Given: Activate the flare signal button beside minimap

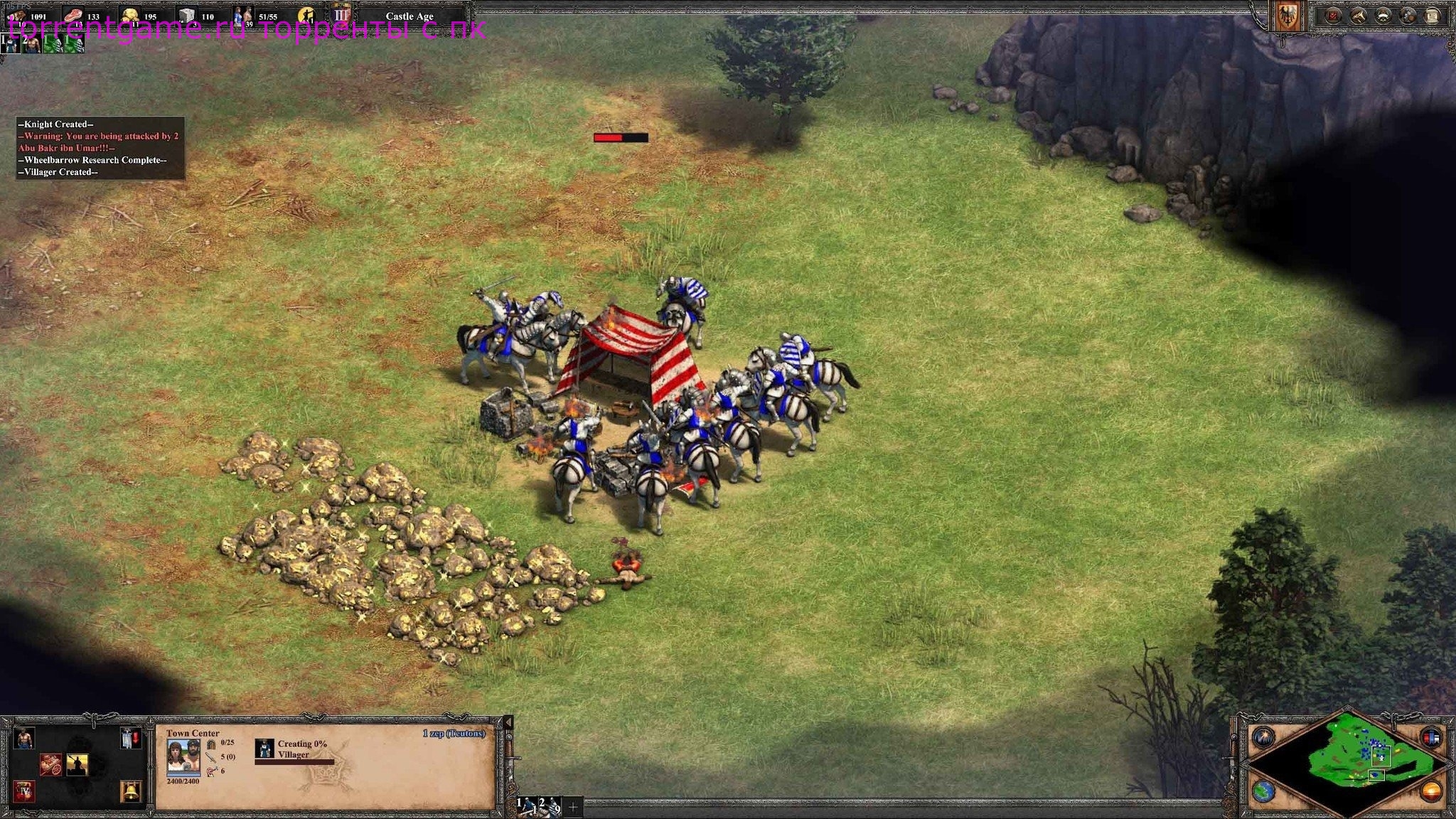Looking at the screenshot, I should [x=1263, y=737].
